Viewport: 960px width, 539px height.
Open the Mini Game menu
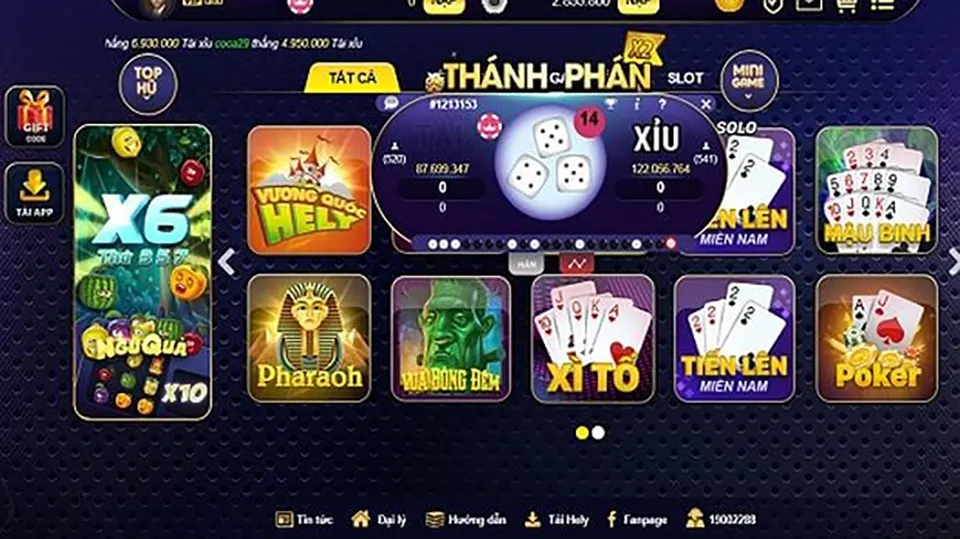tap(748, 77)
